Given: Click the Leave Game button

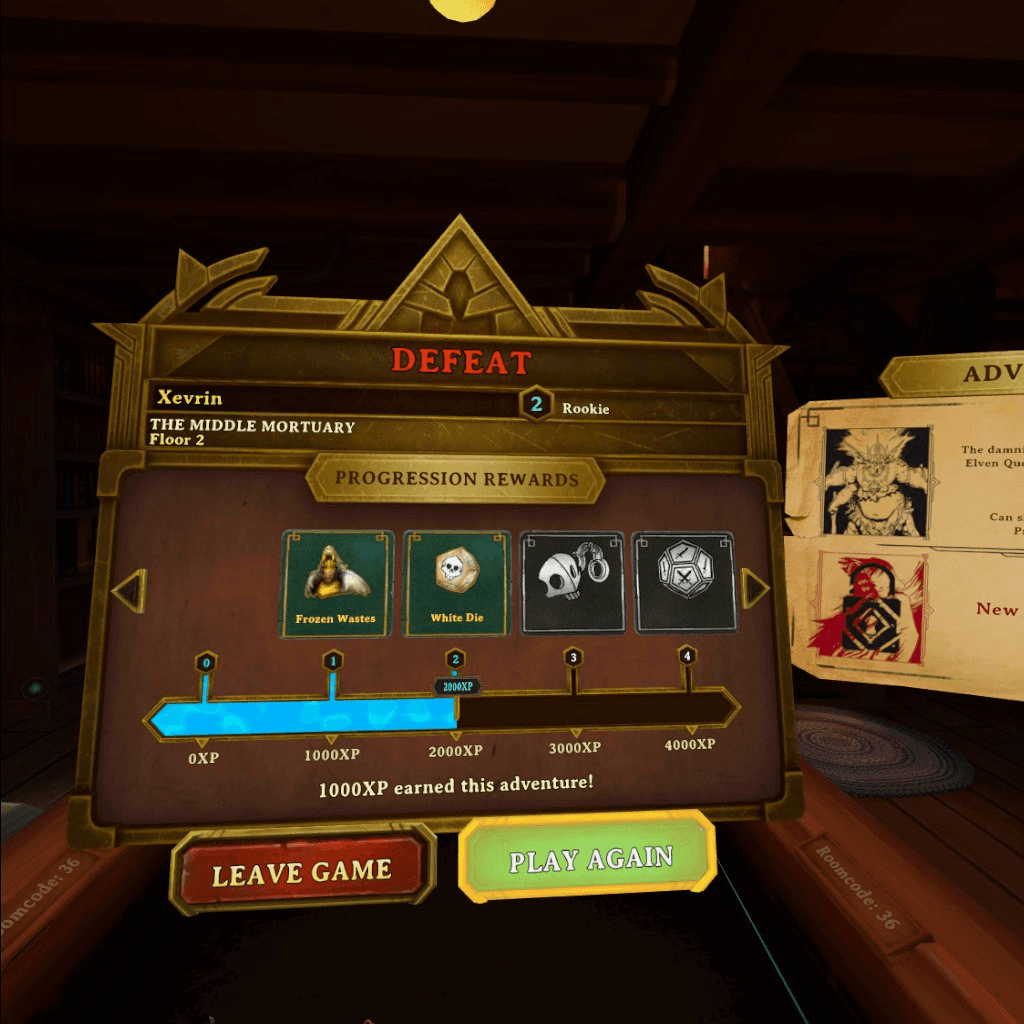Looking at the screenshot, I should click(302, 873).
